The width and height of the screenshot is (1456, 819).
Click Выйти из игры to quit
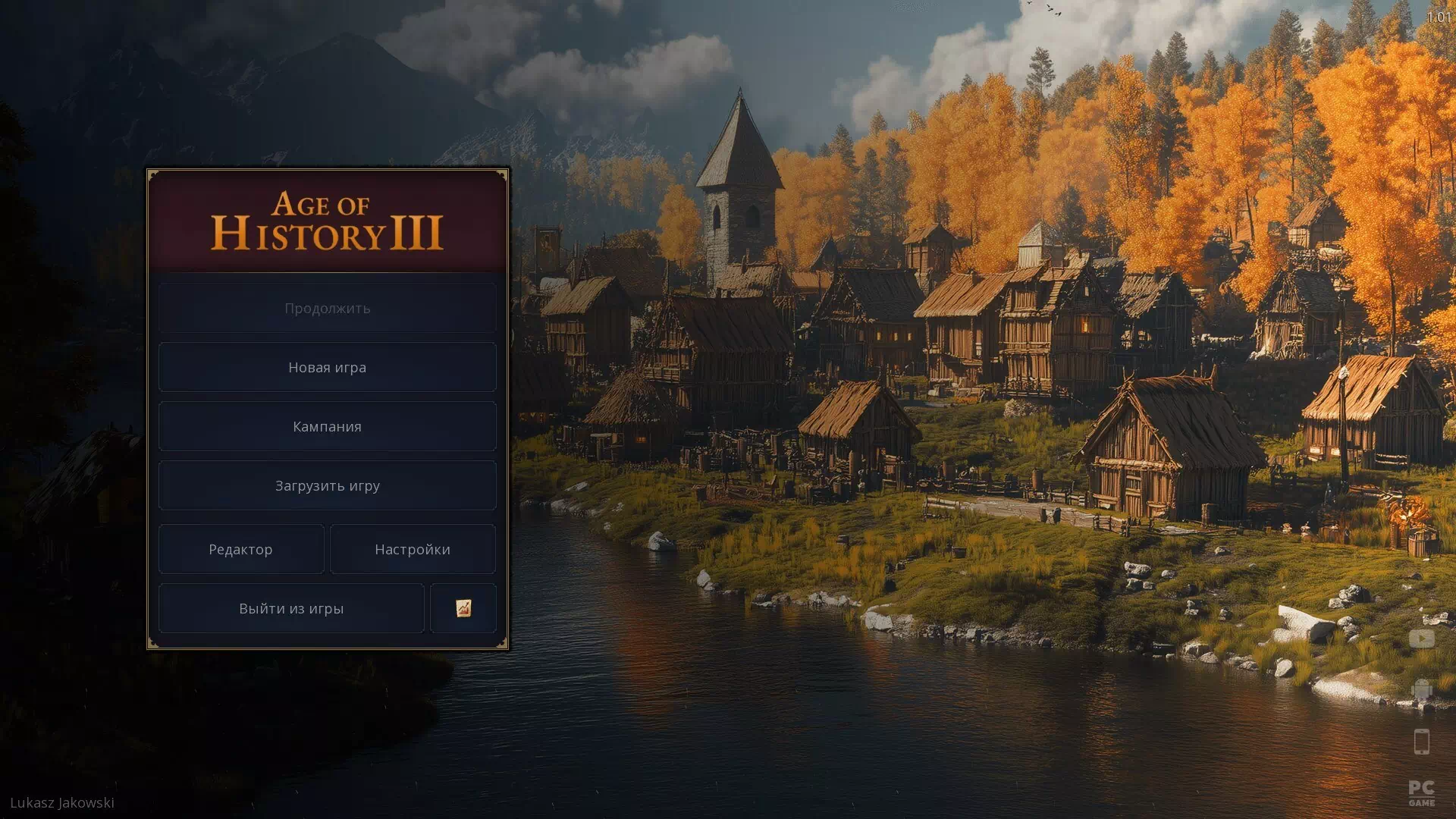(290, 607)
